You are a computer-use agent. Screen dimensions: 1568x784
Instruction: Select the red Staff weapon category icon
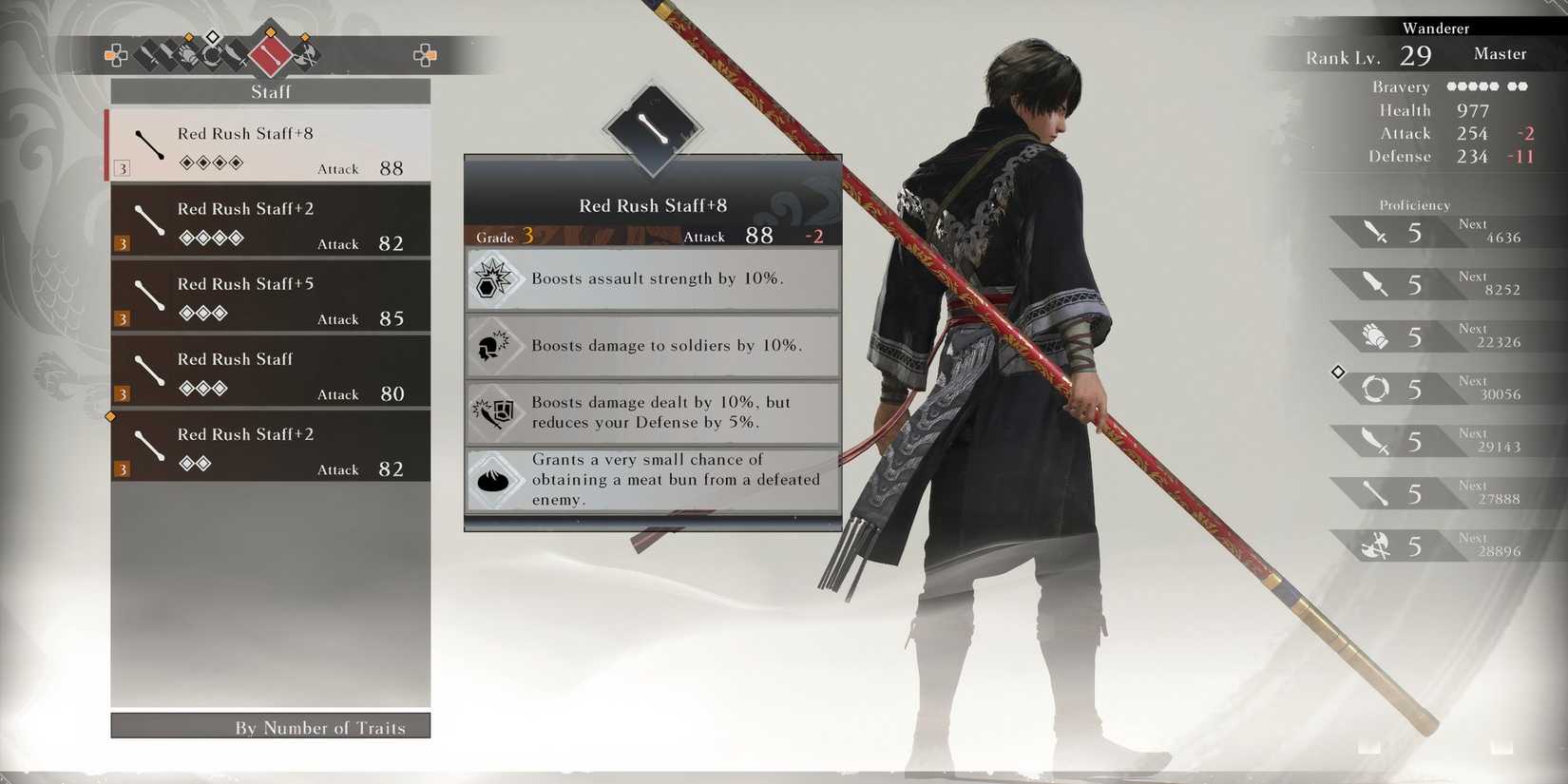point(271,55)
